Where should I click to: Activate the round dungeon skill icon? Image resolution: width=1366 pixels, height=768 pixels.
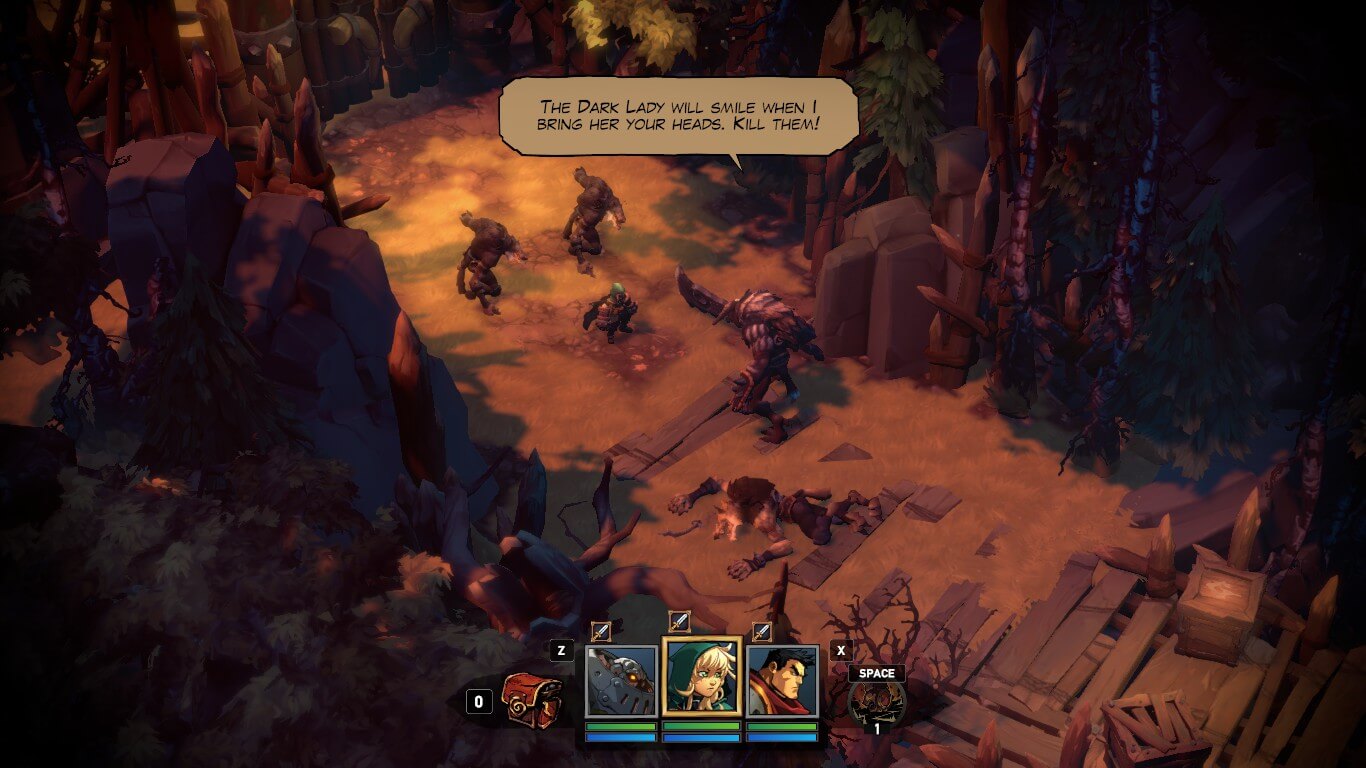point(876,701)
